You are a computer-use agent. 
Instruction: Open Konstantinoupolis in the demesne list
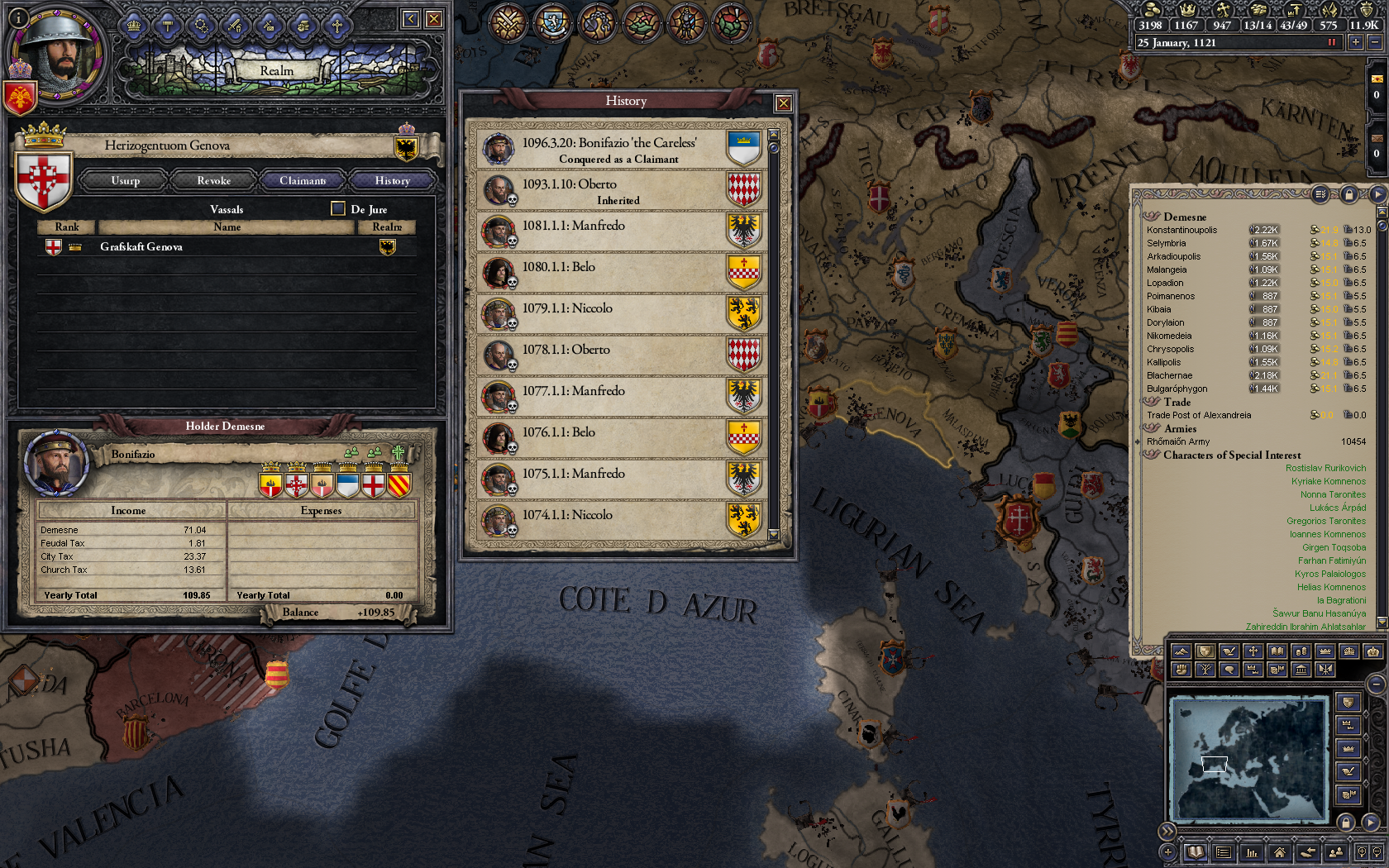tap(1182, 230)
